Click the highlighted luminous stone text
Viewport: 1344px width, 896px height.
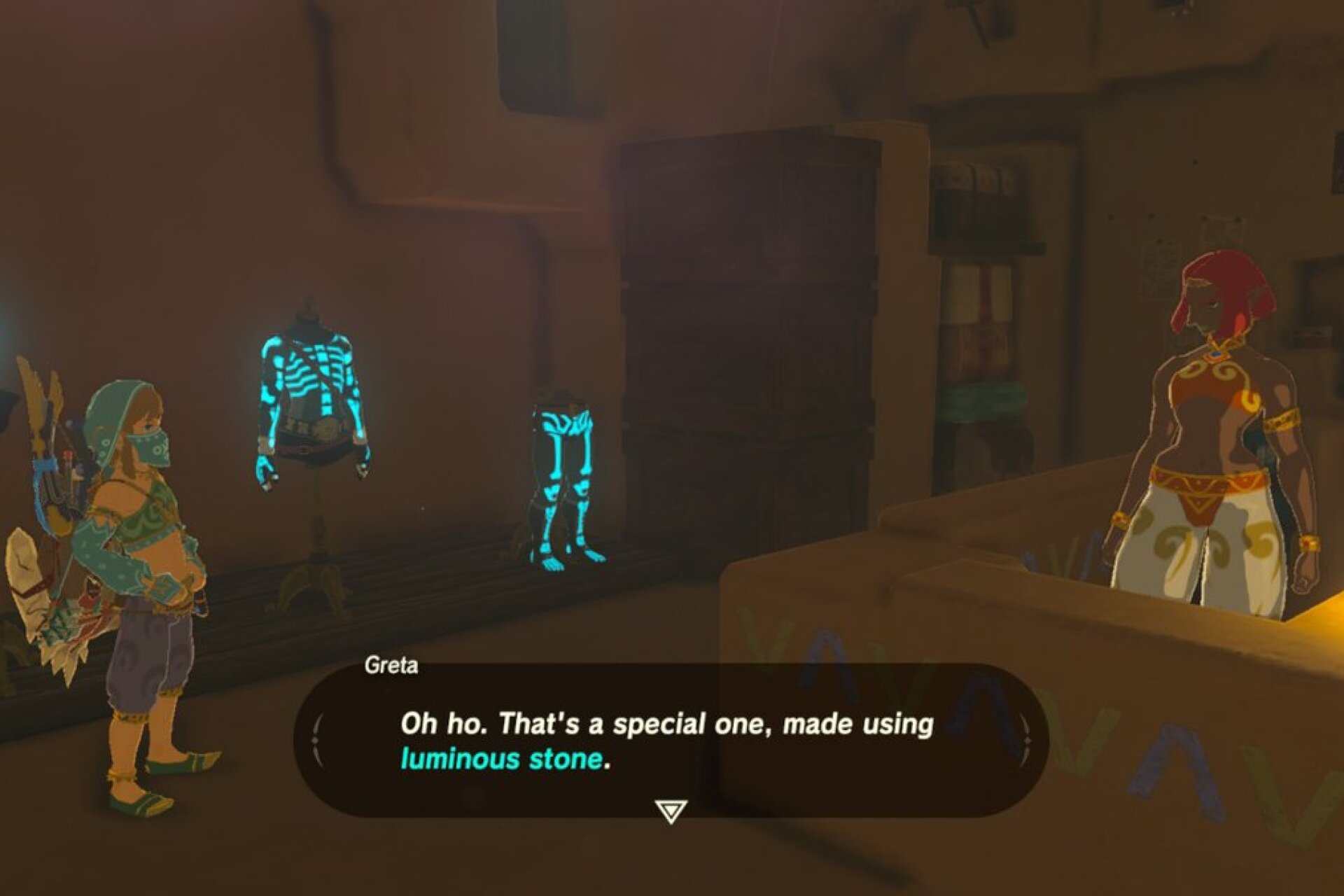click(x=502, y=759)
